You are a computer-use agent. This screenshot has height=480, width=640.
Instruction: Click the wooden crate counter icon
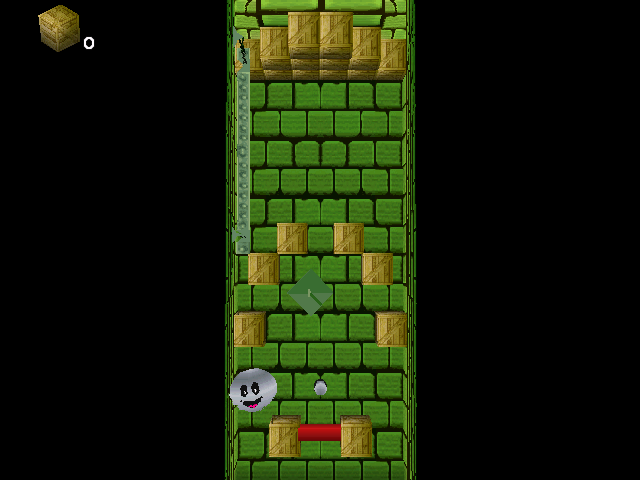pyautogui.click(x=59, y=27)
